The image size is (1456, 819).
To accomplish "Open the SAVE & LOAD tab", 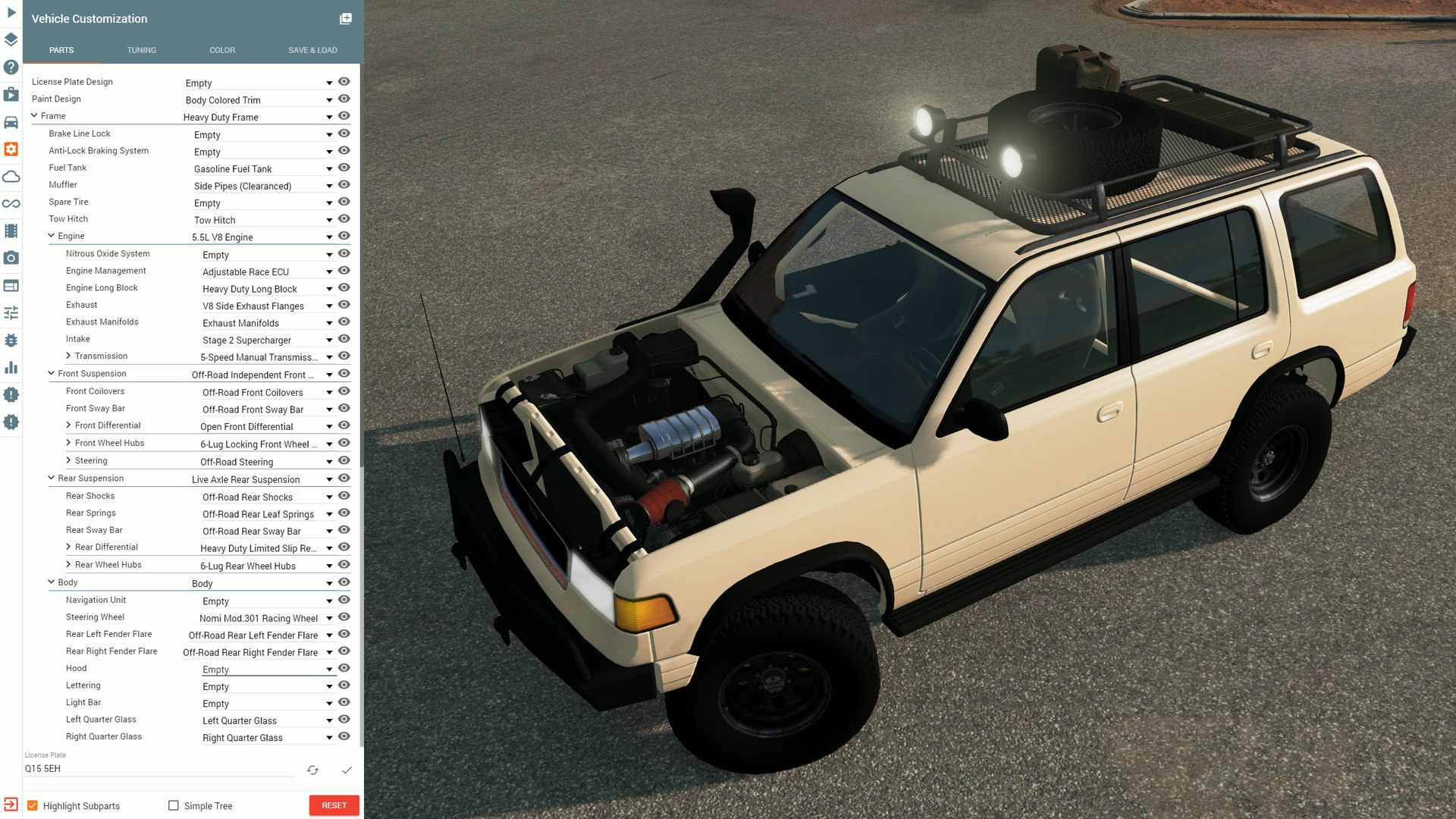I will pos(312,50).
